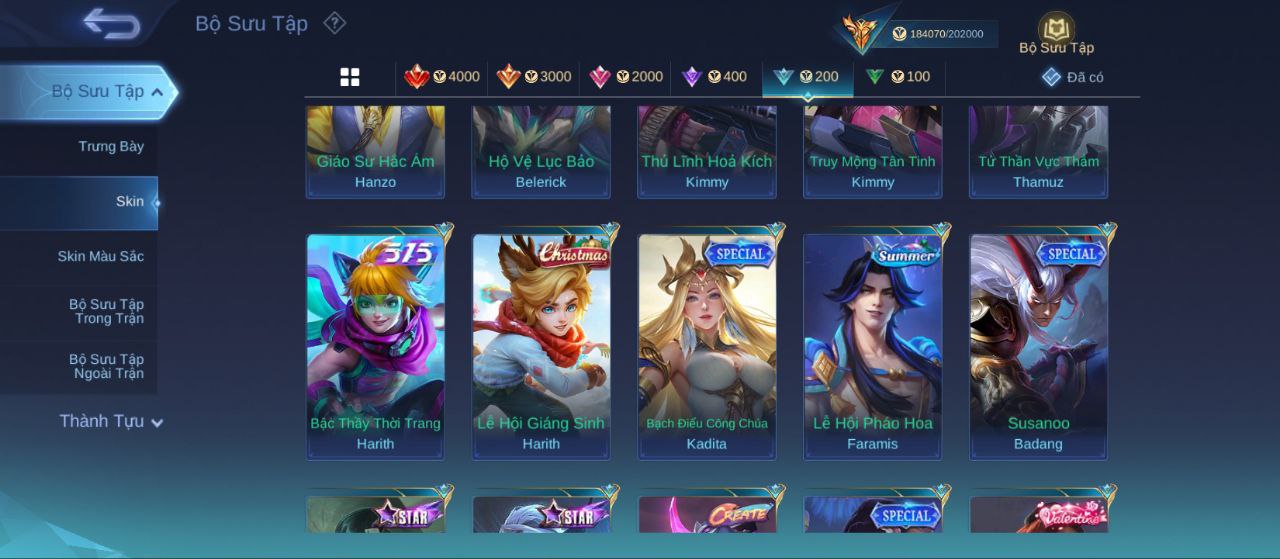Go back with the return arrow
Image resolution: width=1280 pixels, height=559 pixels.
pyautogui.click(x=111, y=23)
